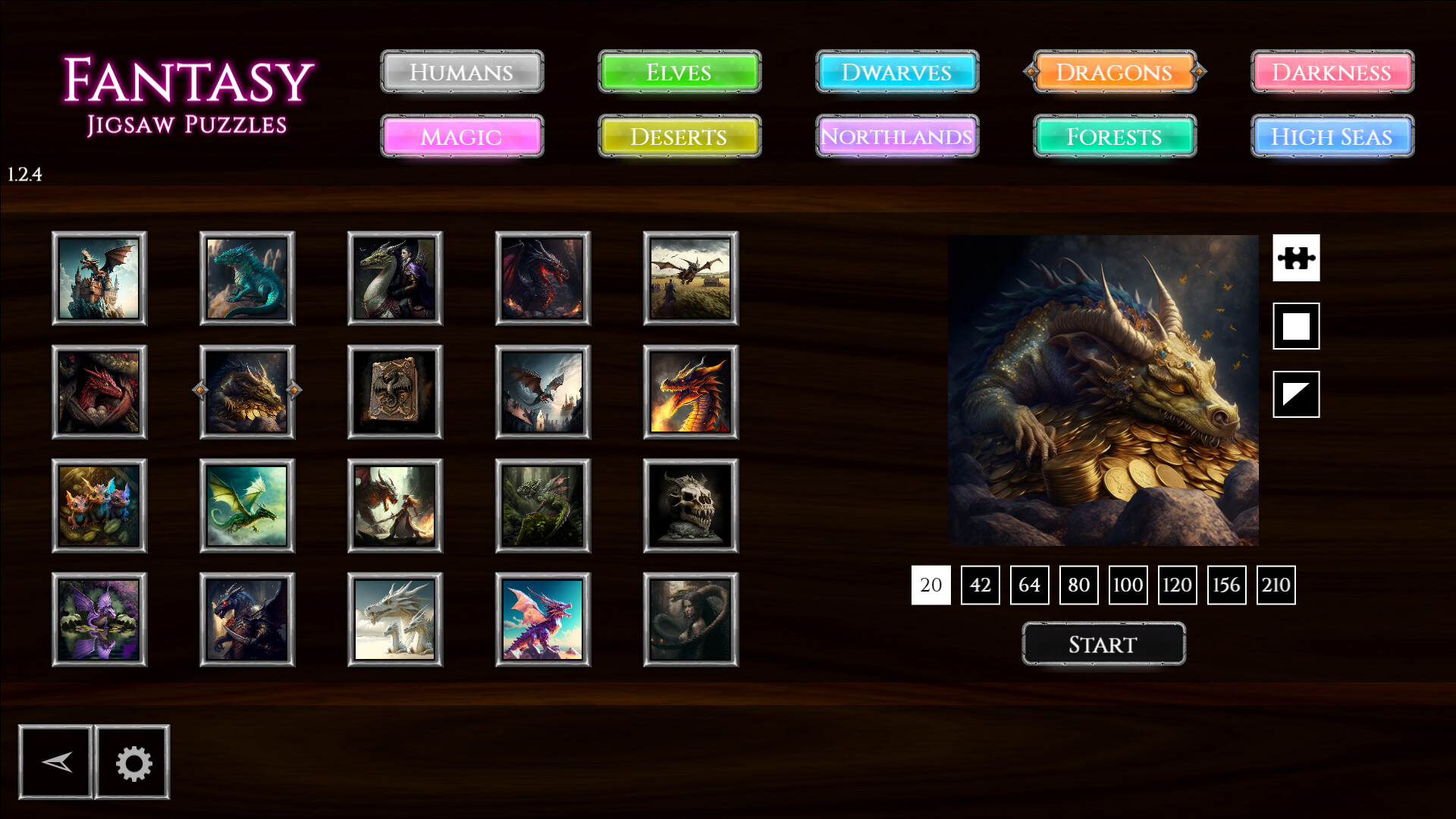Select the three baby dragons thumbnail
Screen dimensions: 1456x819
click(99, 506)
